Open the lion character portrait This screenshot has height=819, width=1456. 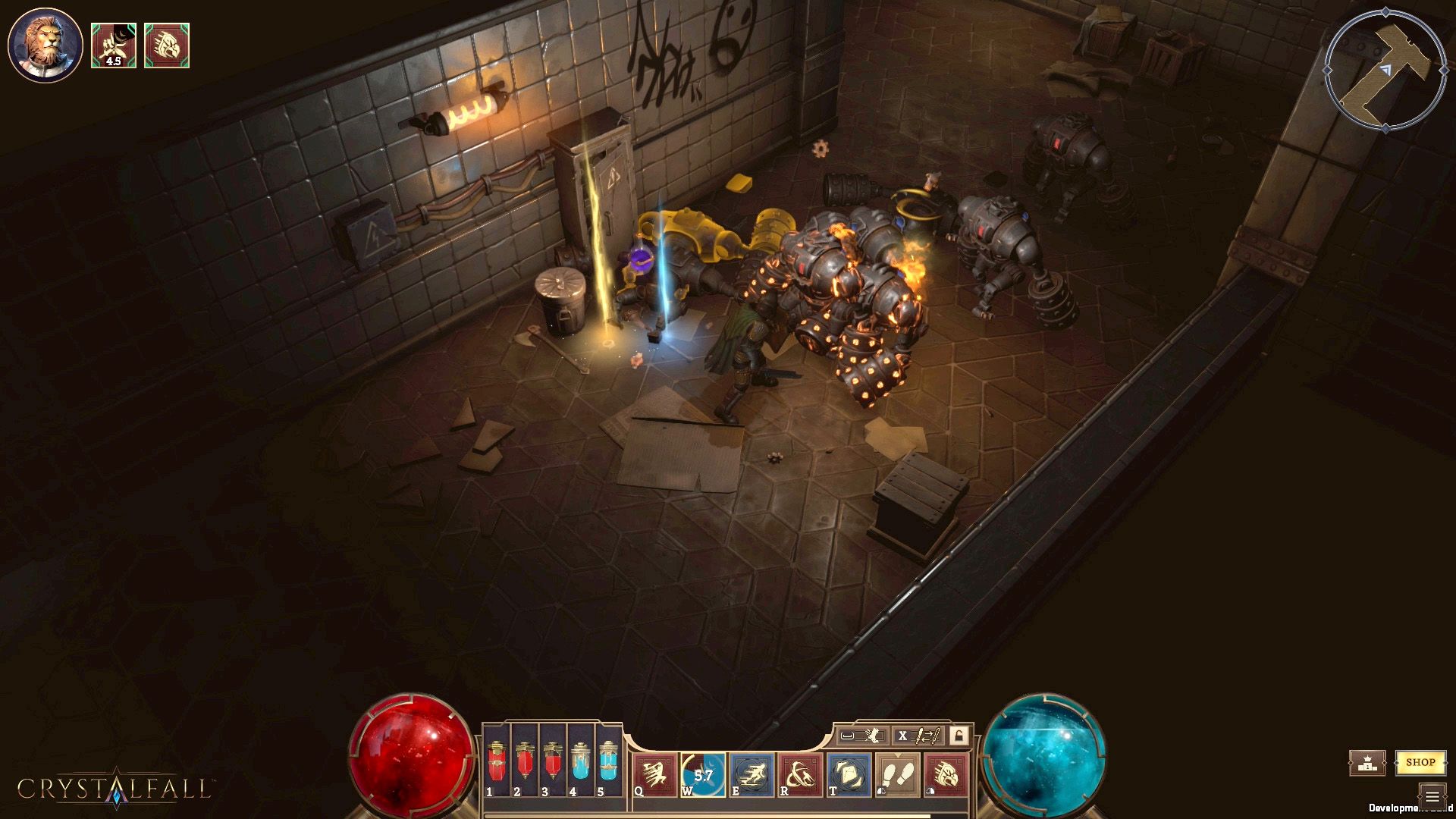coord(45,45)
